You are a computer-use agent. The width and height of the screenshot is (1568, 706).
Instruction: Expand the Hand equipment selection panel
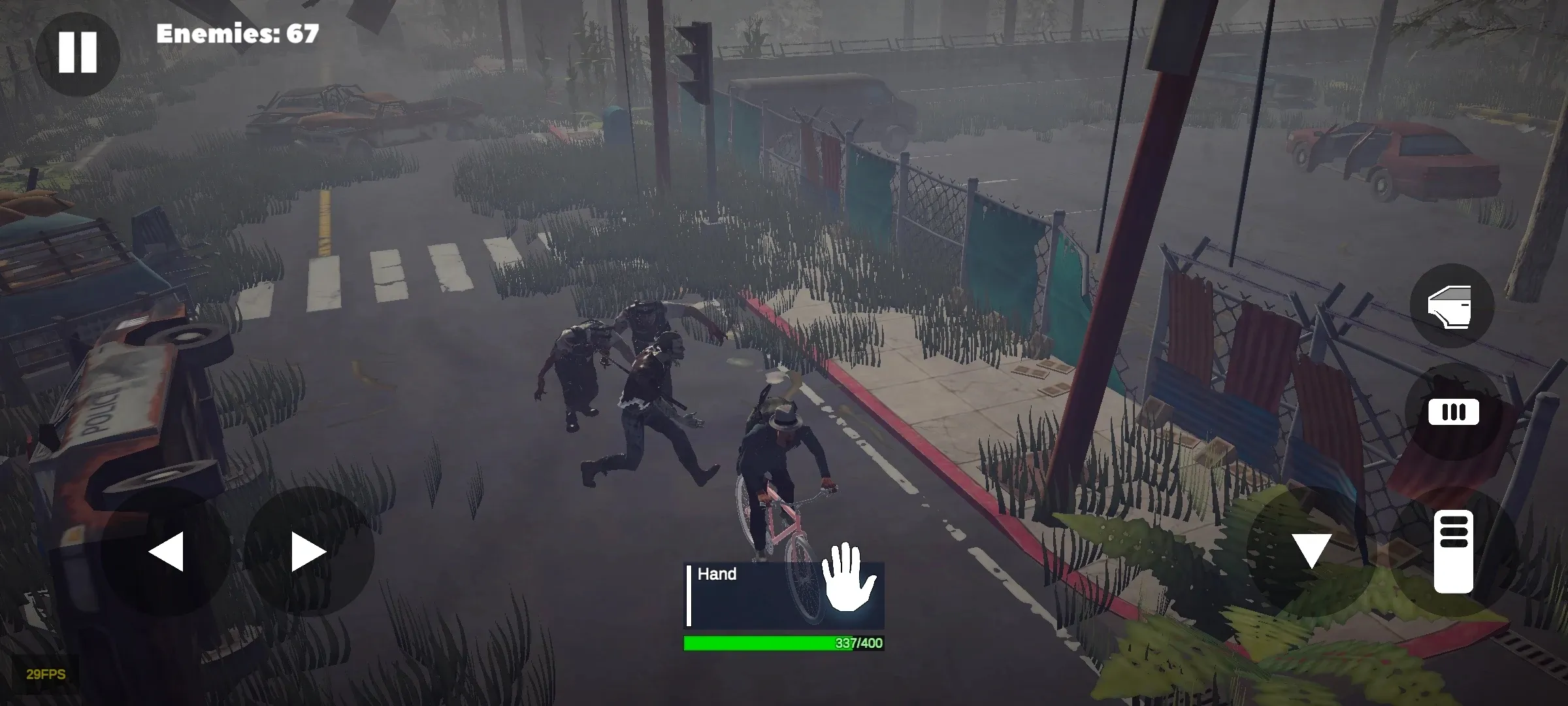pyautogui.click(x=784, y=588)
